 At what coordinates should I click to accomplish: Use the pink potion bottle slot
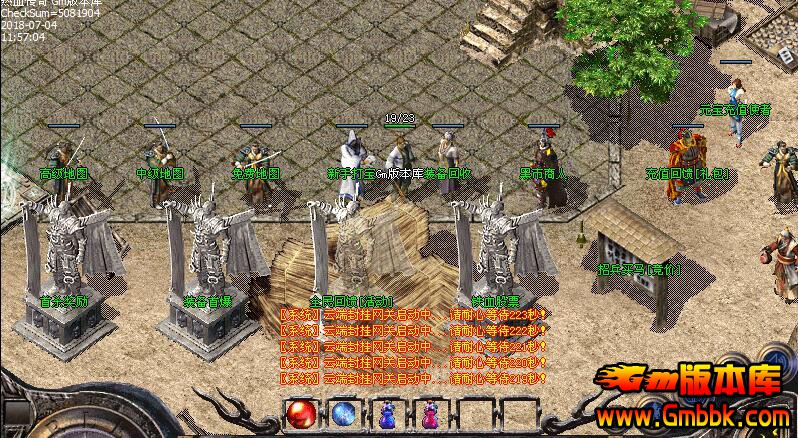click(429, 414)
